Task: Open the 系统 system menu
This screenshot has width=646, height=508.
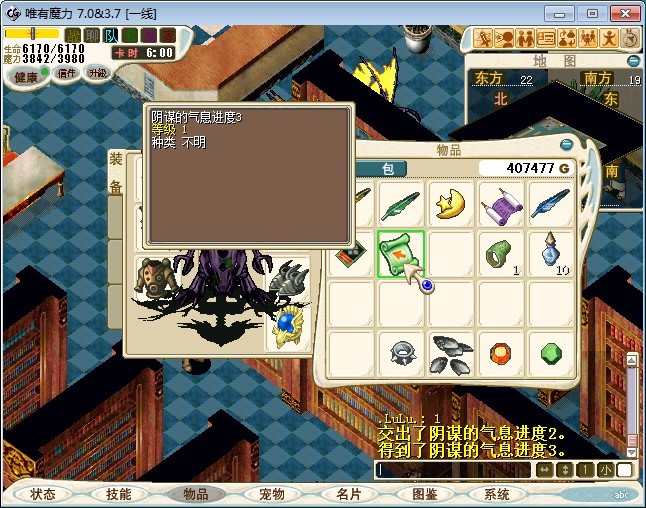Action: click(497, 494)
